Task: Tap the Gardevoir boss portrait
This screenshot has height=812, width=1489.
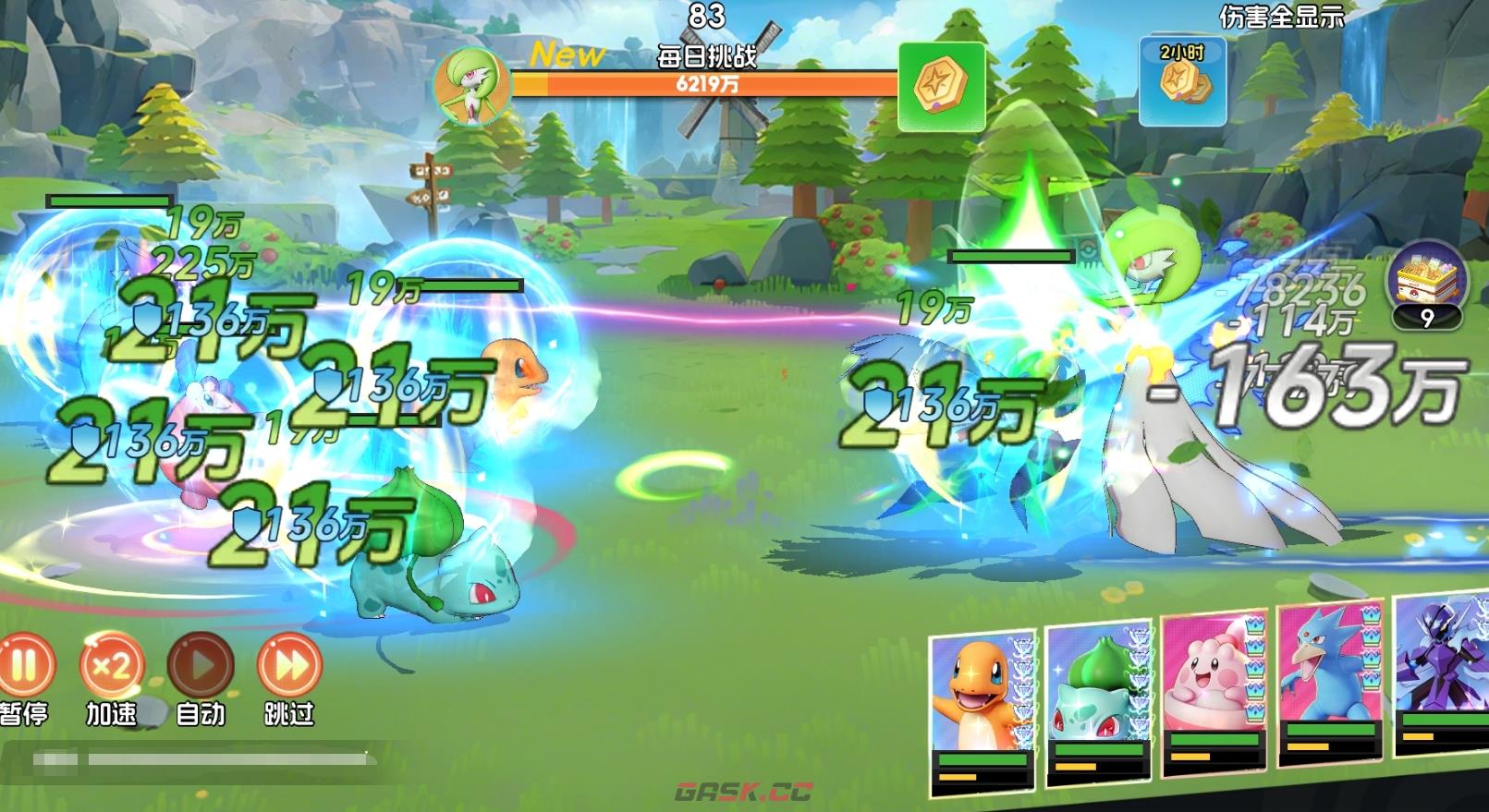Action: coord(472,86)
